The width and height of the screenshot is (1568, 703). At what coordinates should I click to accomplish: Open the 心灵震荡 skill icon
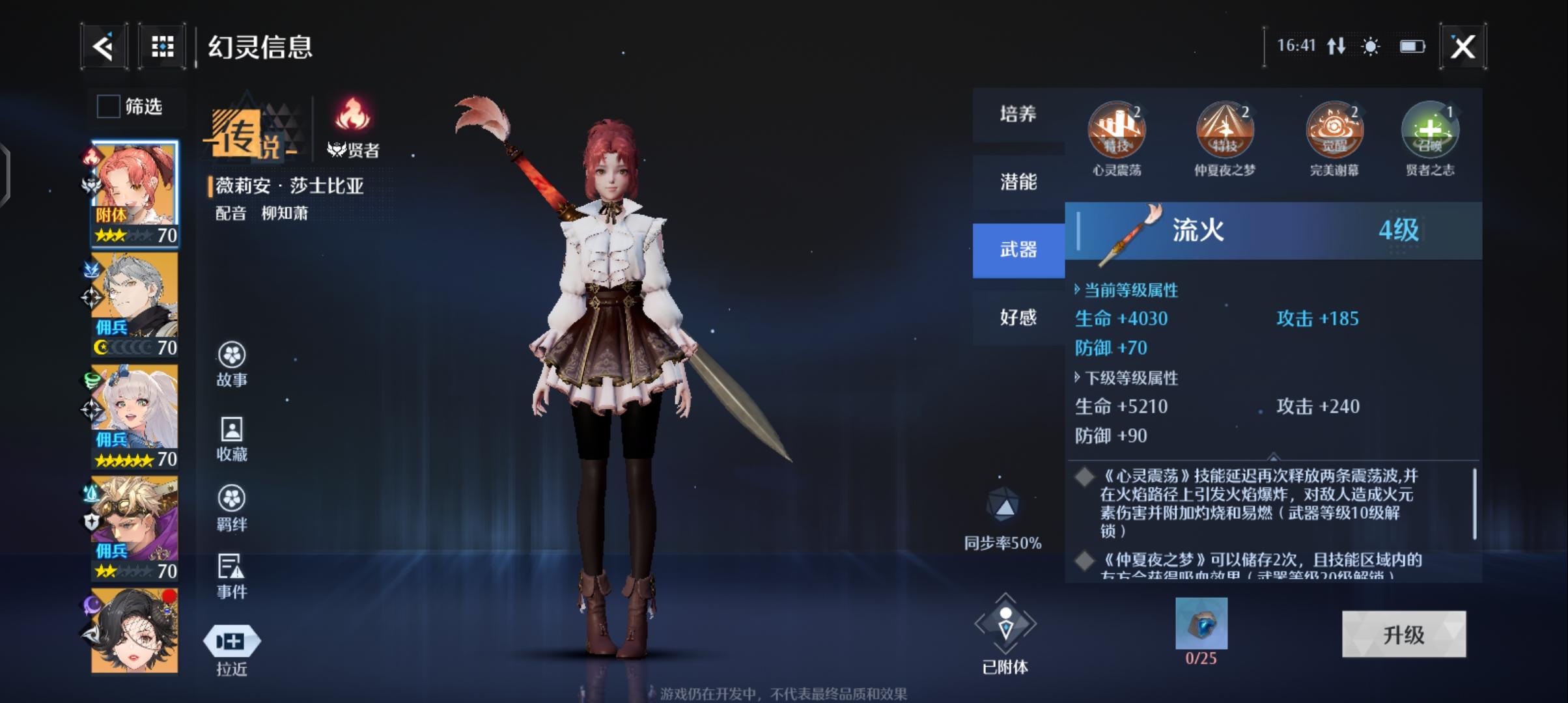click(x=1115, y=130)
